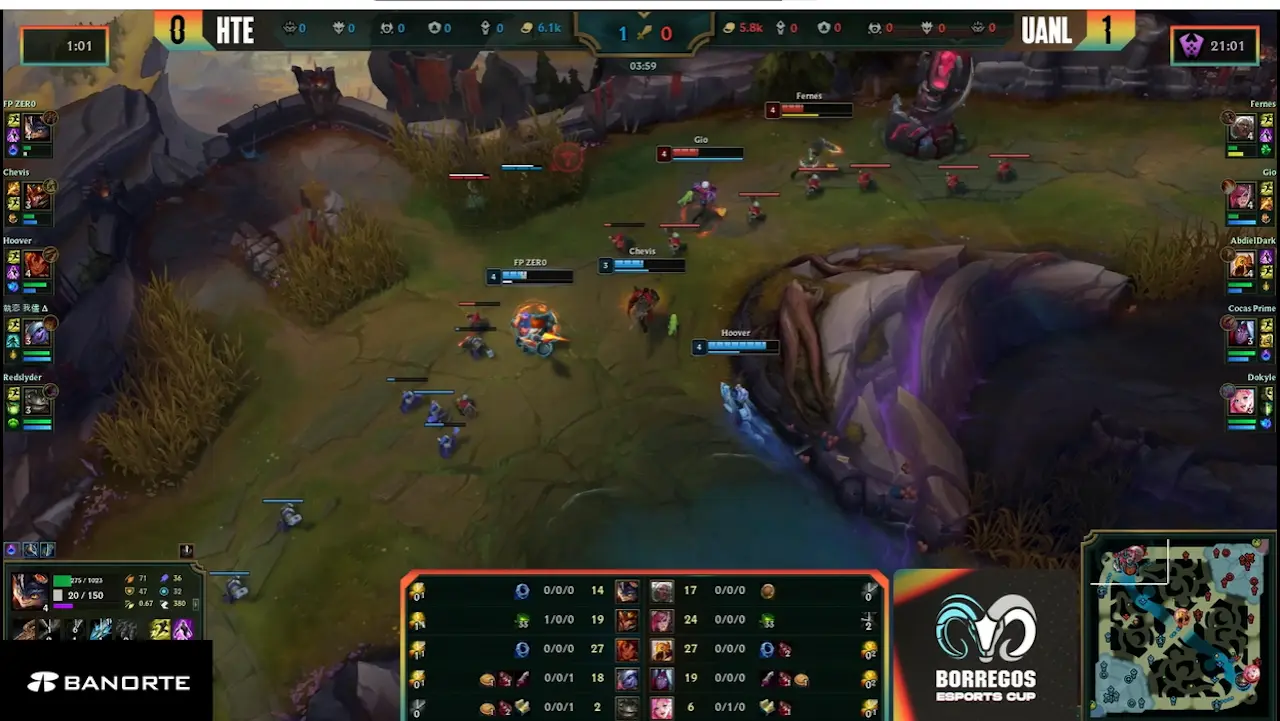The width and height of the screenshot is (1280, 721).
Task: Click the HTE team name banner
Action: pos(233,31)
